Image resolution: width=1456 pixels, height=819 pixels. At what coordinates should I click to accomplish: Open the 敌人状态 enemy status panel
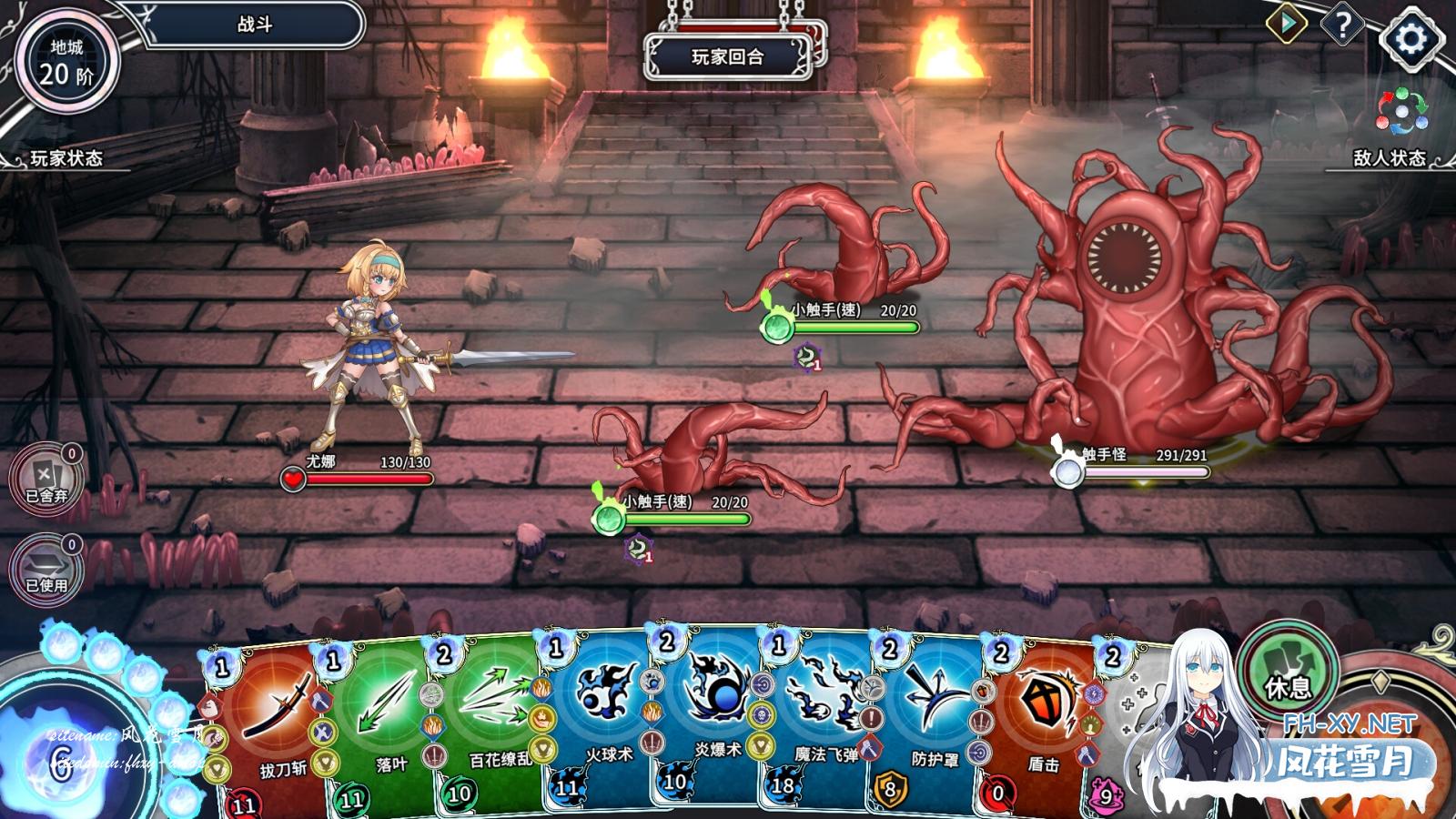click(x=1389, y=158)
